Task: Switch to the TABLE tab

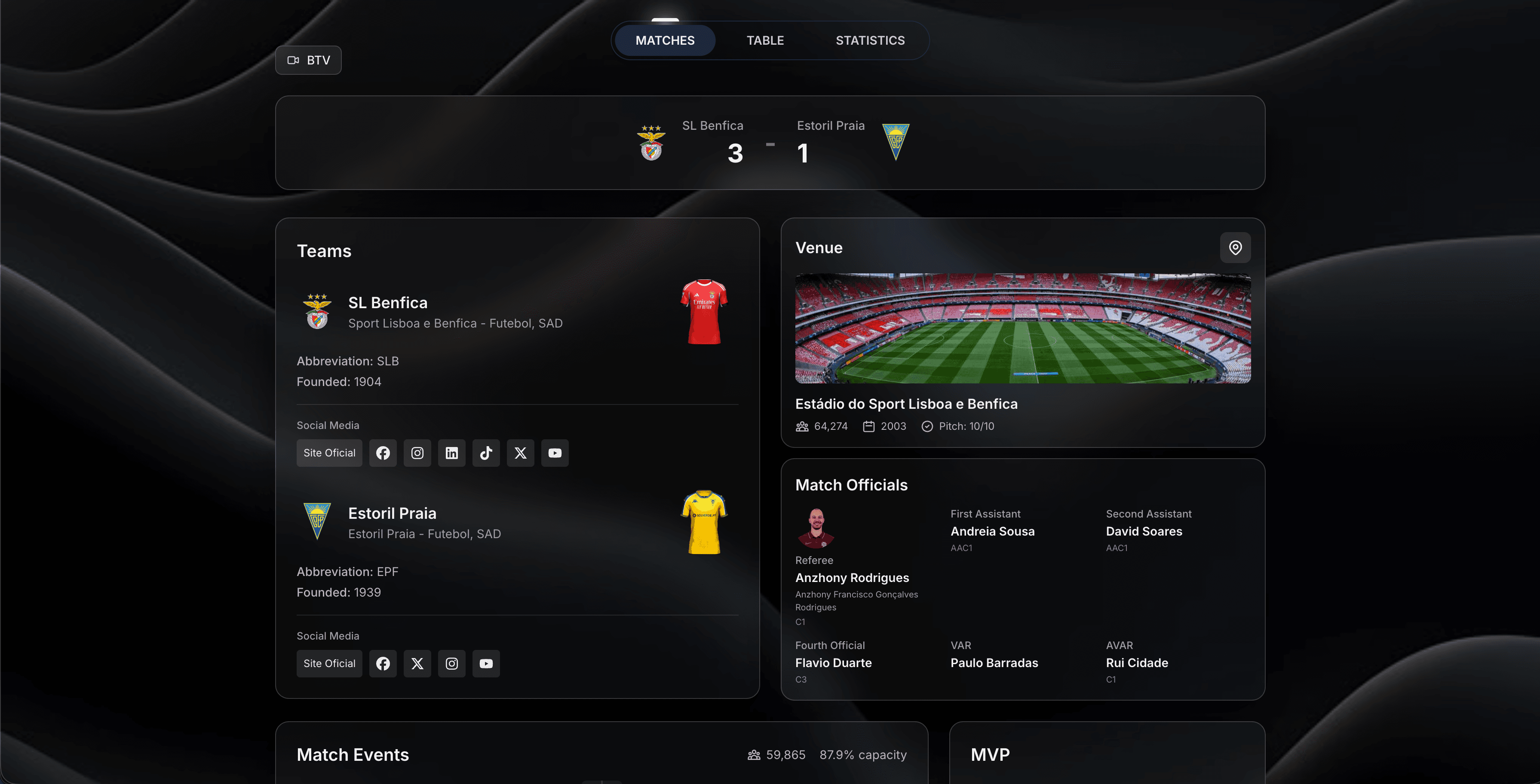Action: (x=765, y=40)
